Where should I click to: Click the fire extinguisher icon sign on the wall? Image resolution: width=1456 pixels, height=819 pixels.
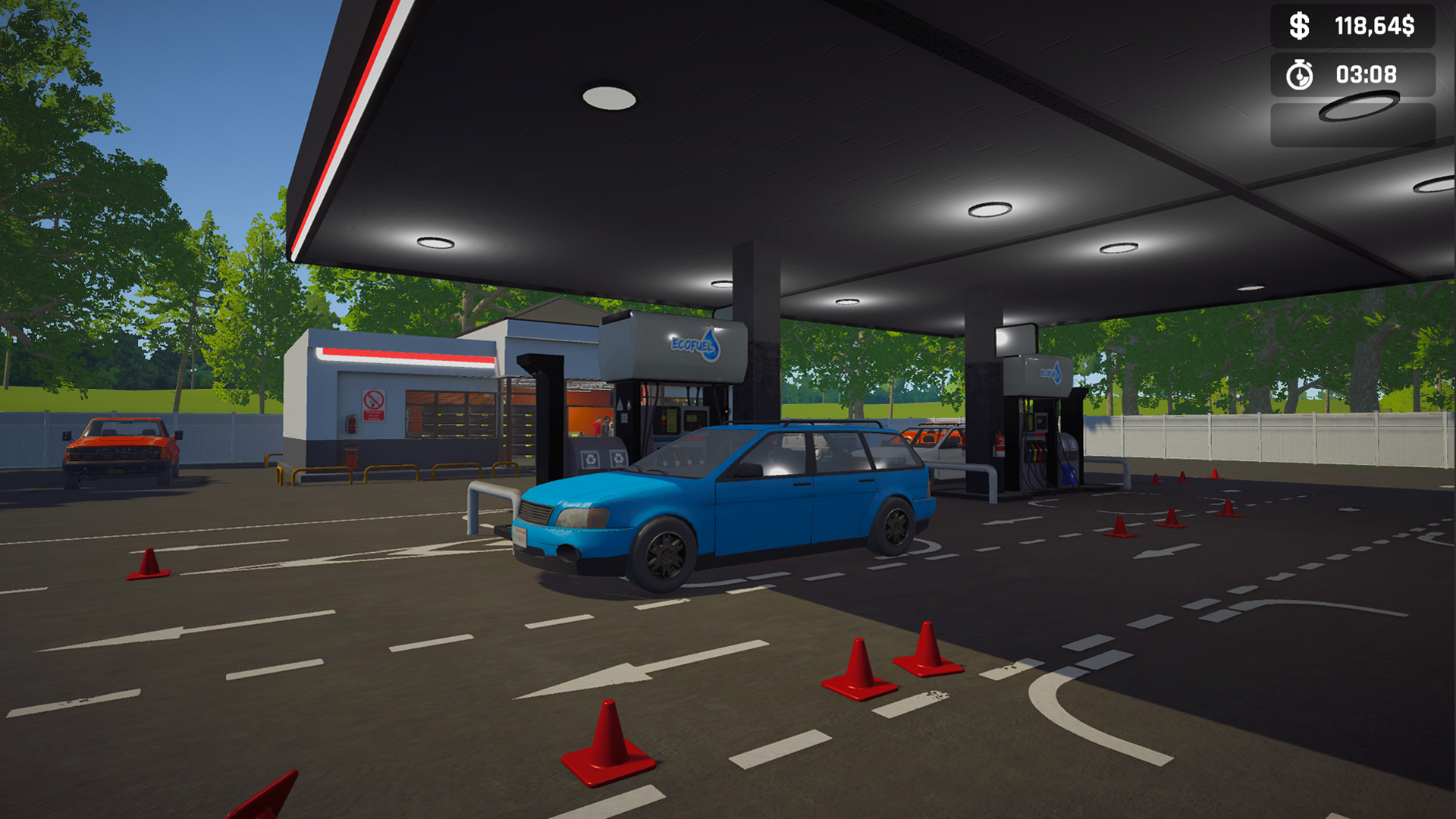pos(351,423)
